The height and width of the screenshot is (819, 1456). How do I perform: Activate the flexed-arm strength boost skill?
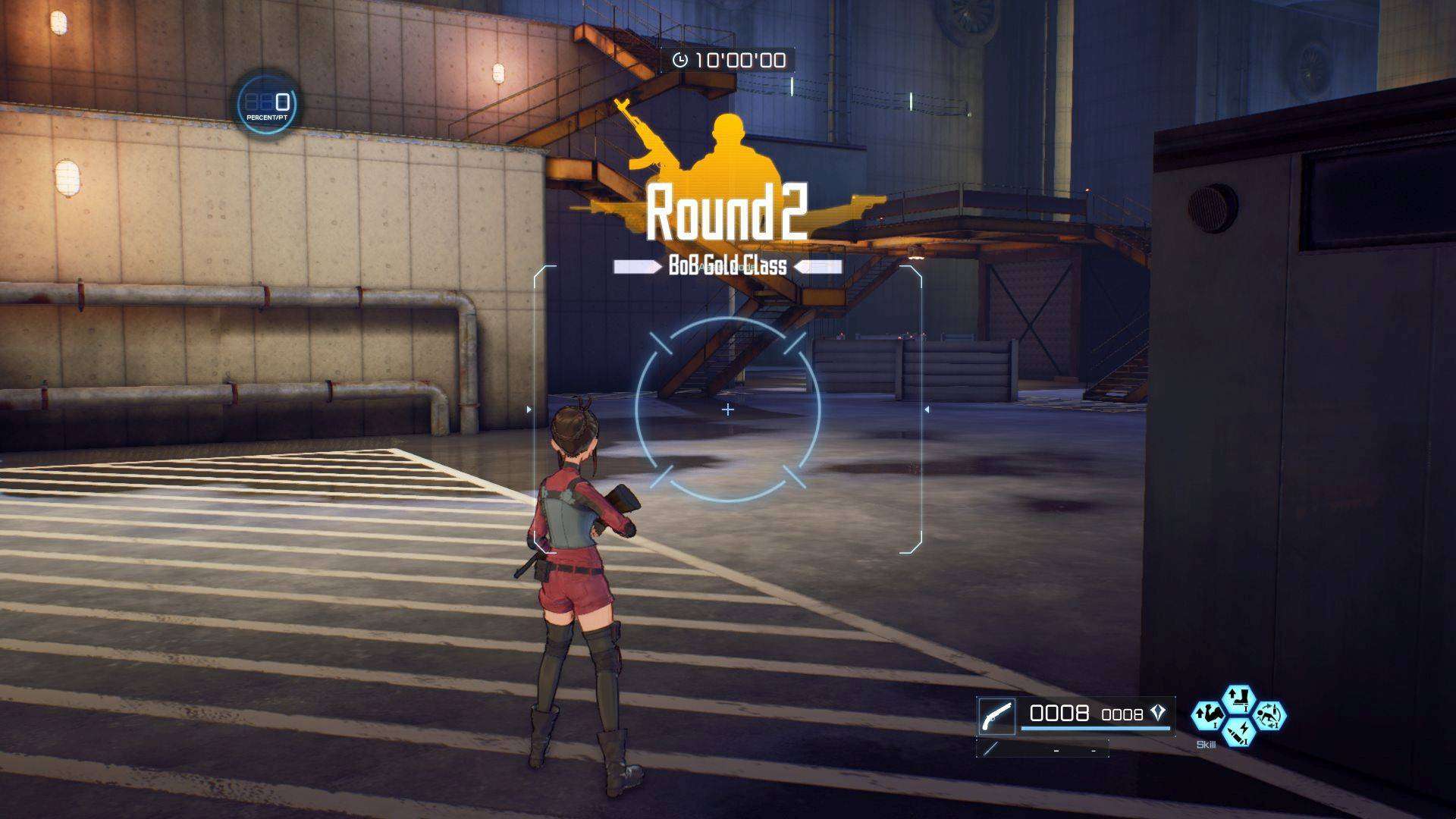coord(1207,715)
